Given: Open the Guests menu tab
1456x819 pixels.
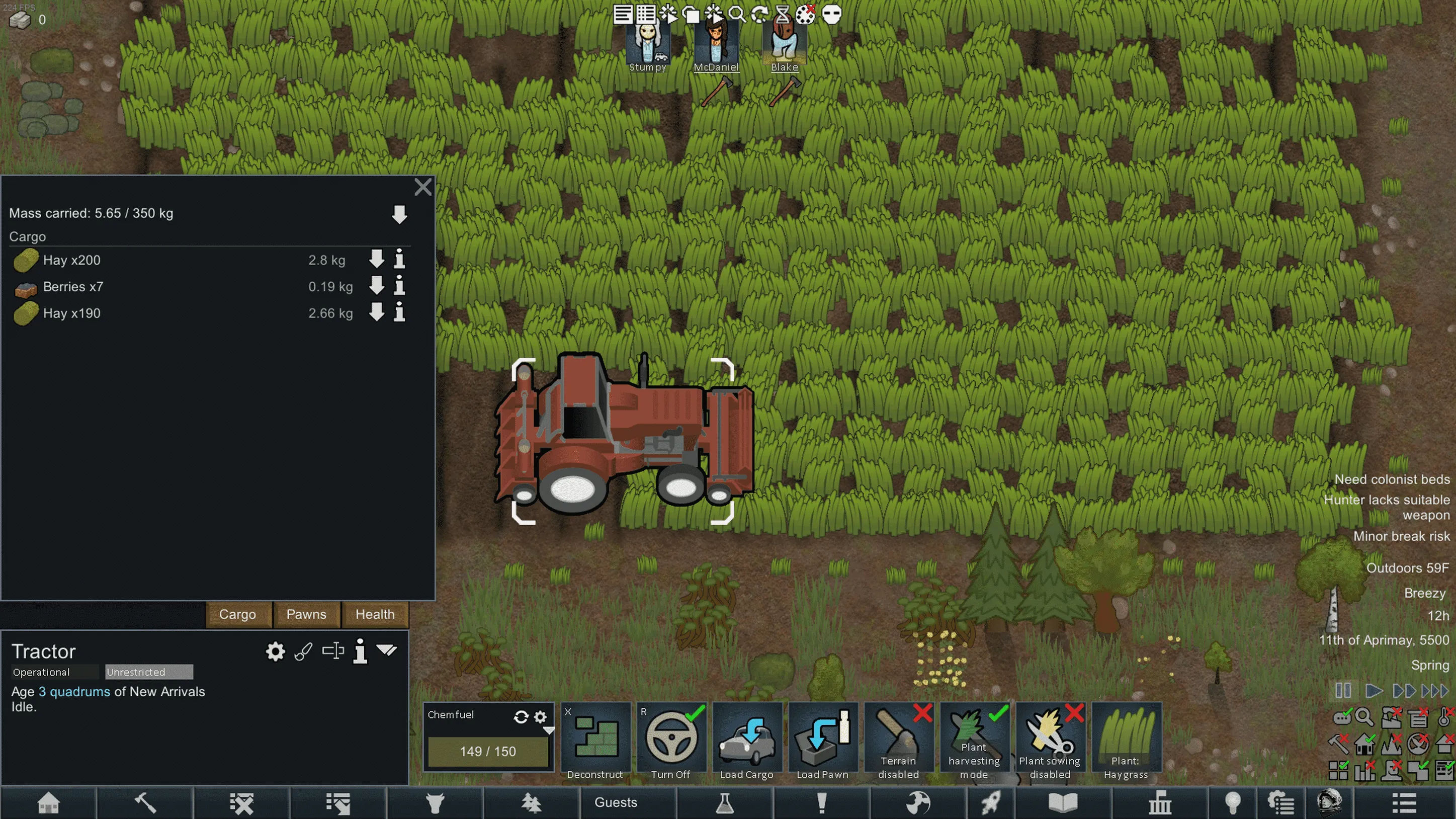Looking at the screenshot, I should pyautogui.click(x=616, y=802).
